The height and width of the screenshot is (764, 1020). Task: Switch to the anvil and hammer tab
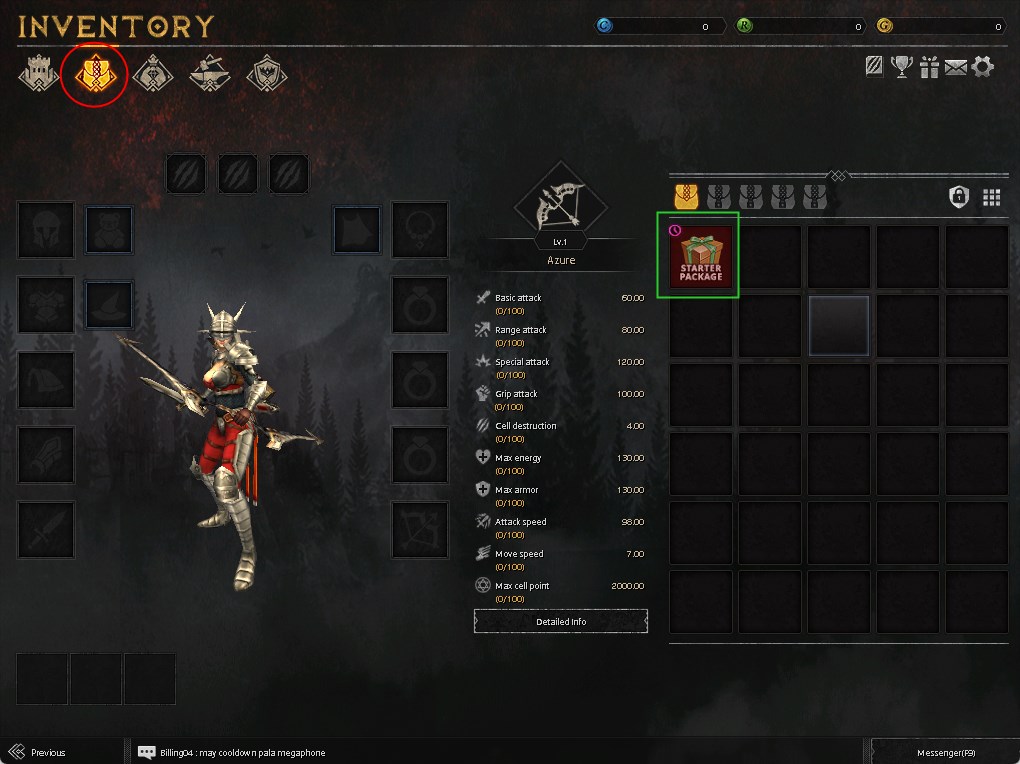tap(210, 73)
